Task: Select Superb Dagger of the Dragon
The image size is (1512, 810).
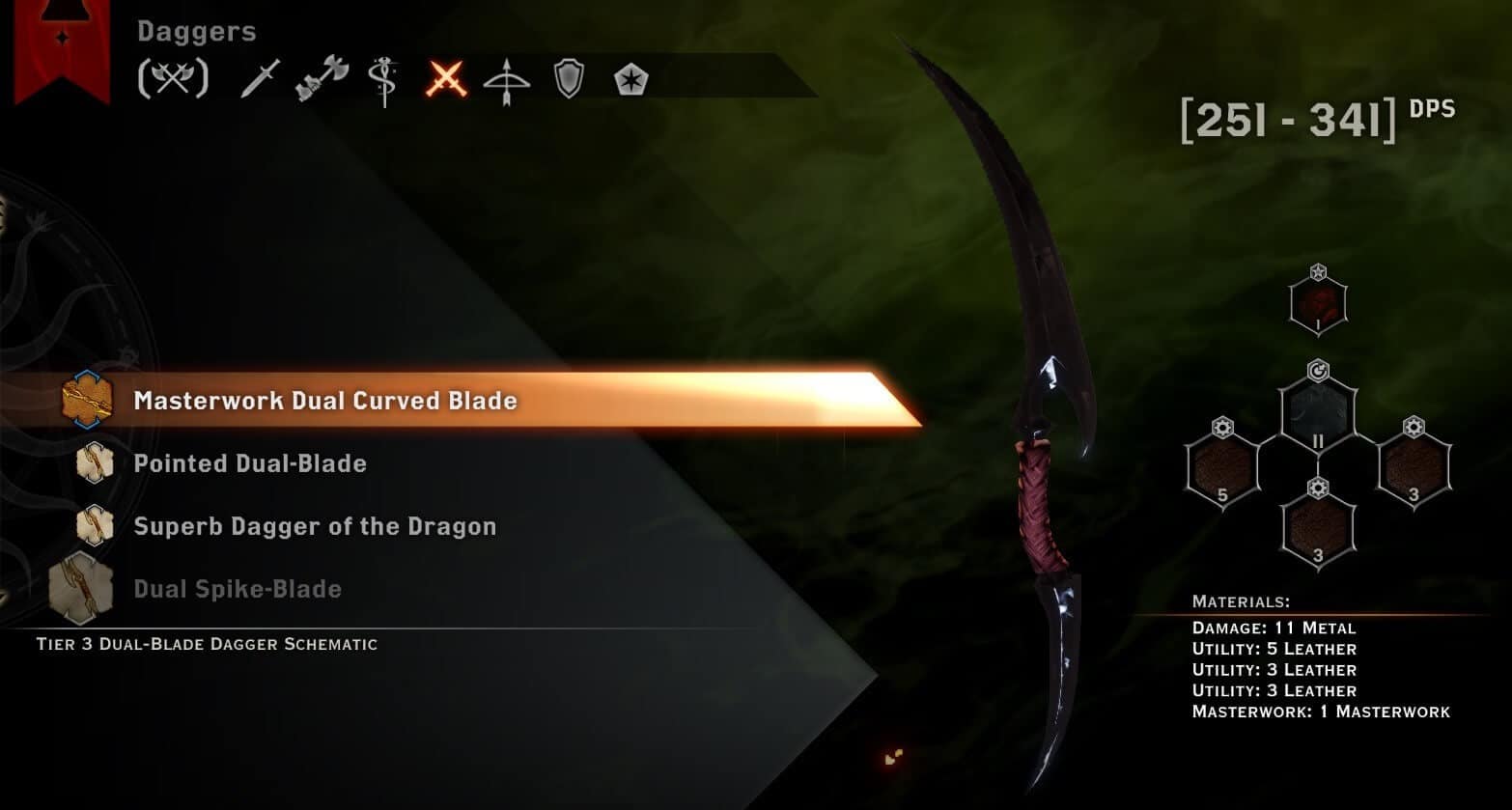Action: (316, 526)
